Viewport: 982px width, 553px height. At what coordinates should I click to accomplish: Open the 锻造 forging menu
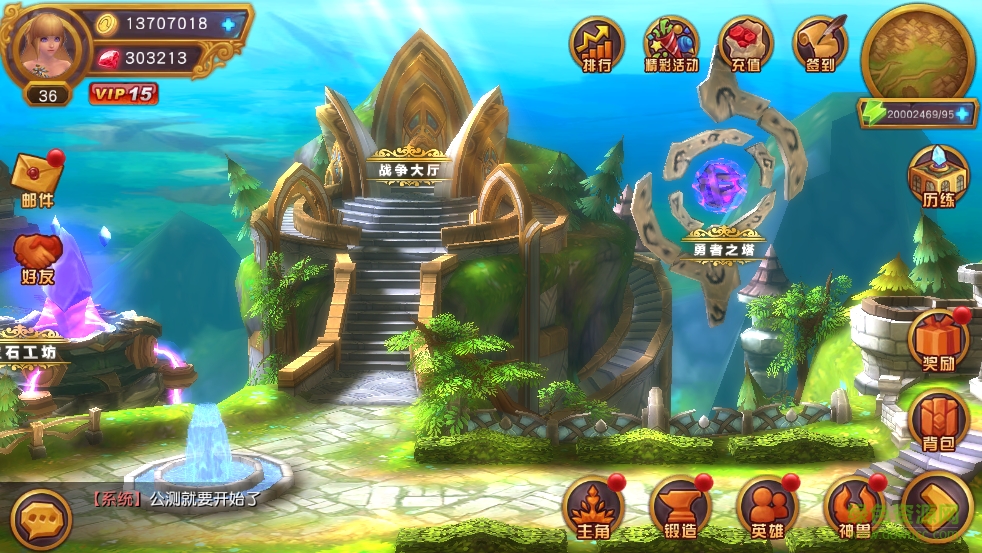680,506
